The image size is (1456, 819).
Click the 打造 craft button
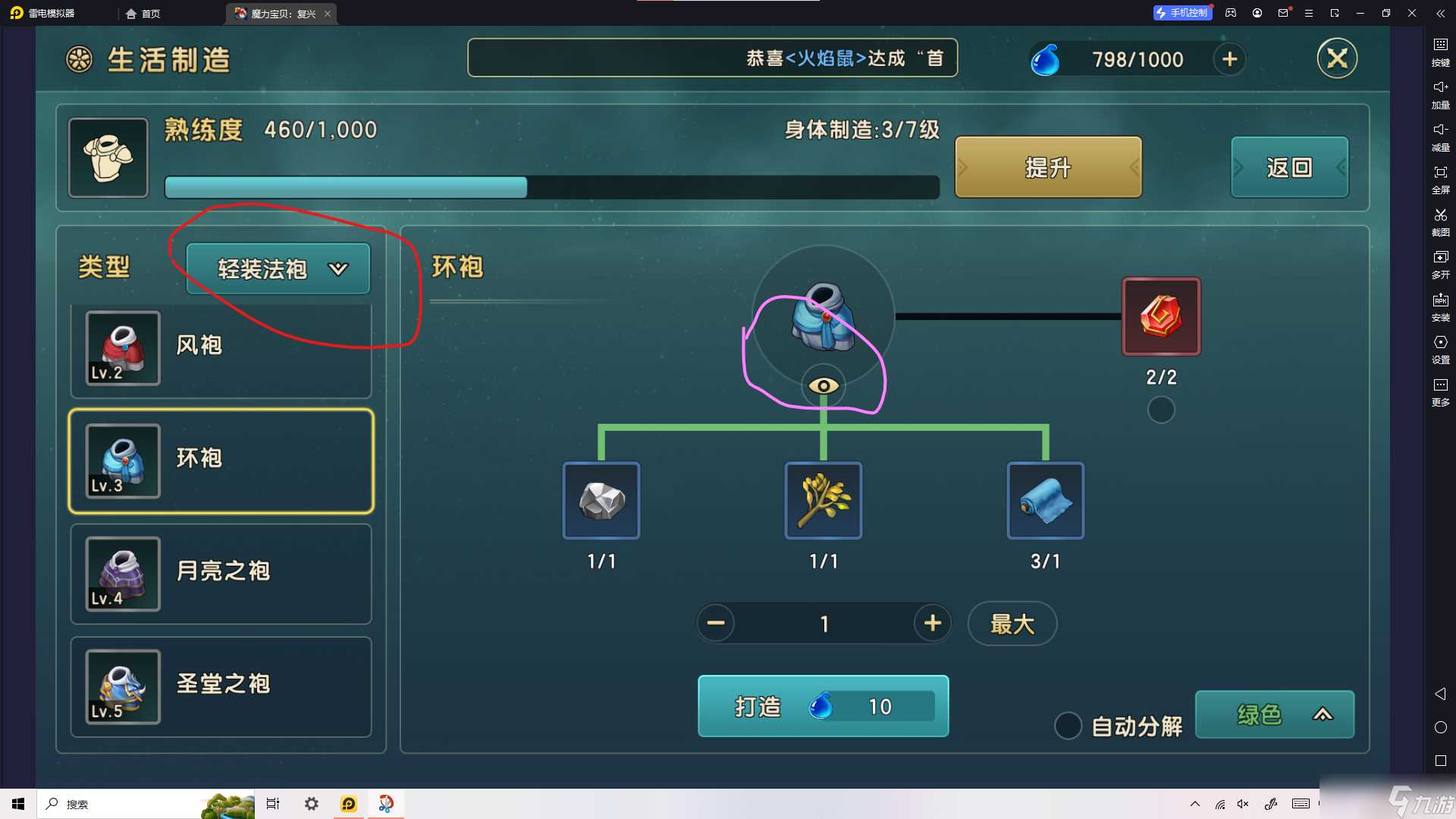[x=823, y=706]
